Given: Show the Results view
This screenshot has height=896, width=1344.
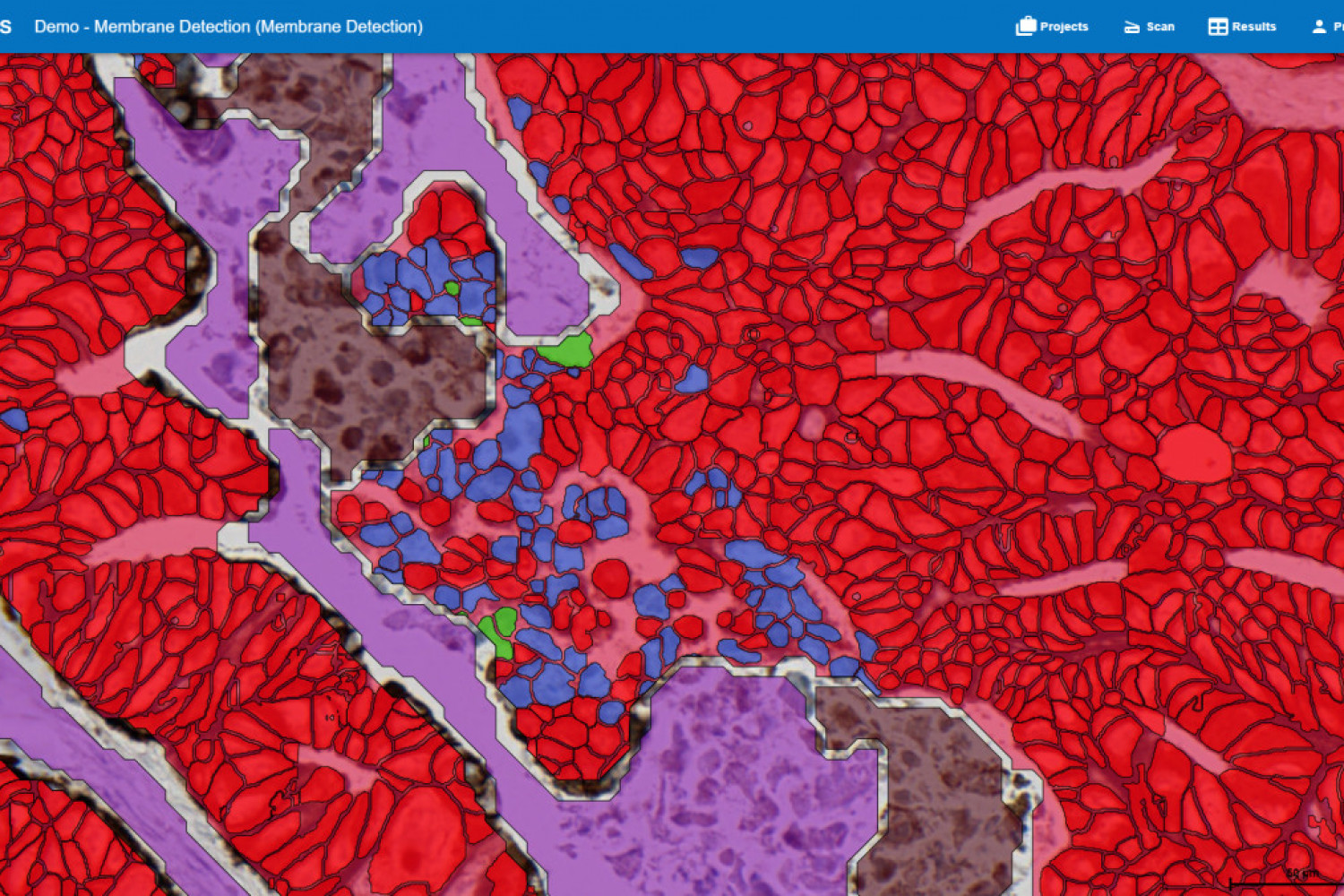Looking at the screenshot, I should tap(1242, 27).
